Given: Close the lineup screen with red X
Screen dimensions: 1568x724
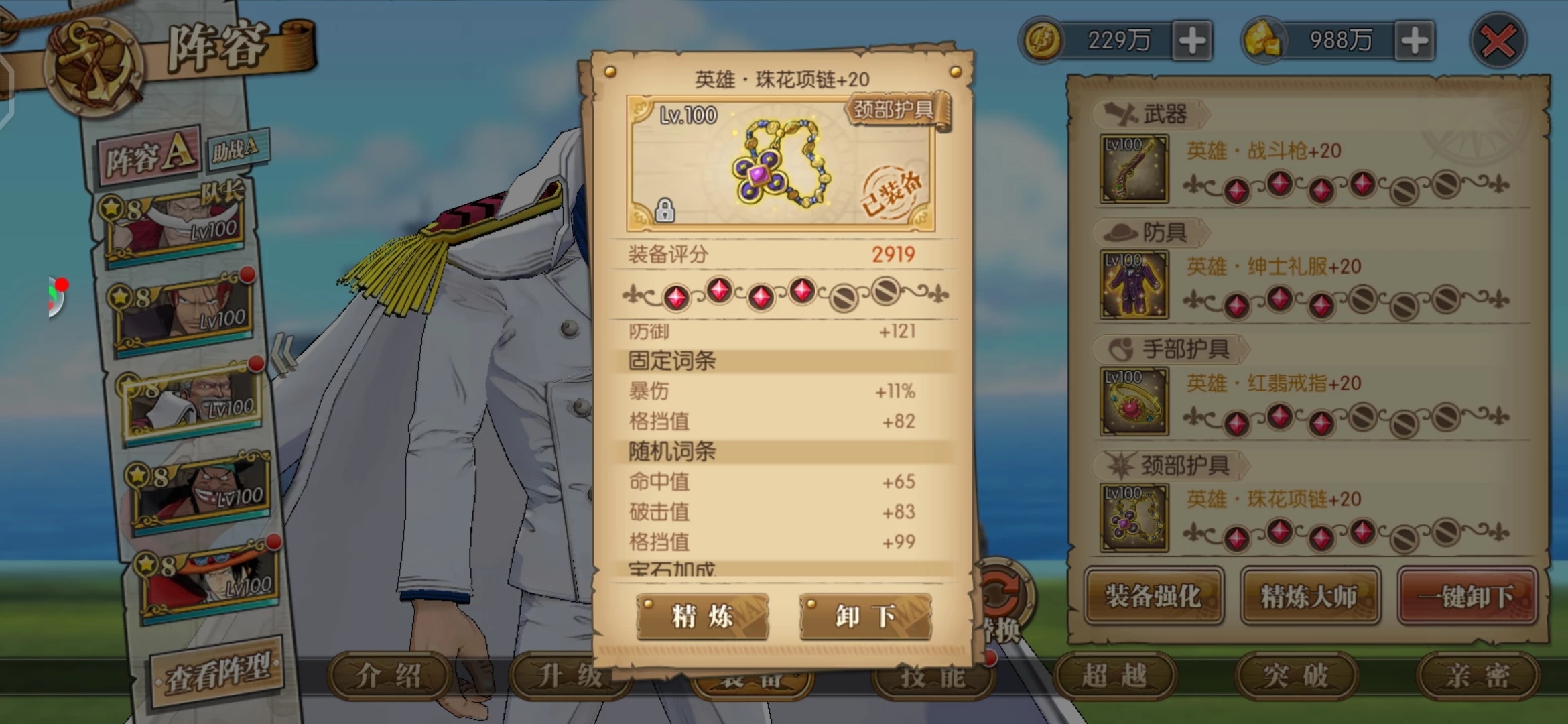Looking at the screenshot, I should pos(1498,42).
